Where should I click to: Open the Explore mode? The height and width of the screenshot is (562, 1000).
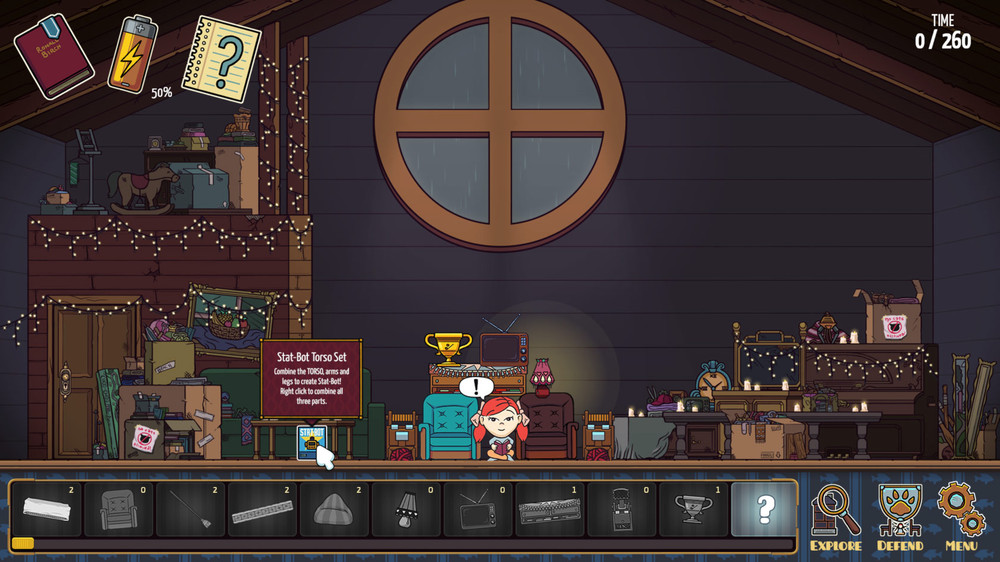(835, 516)
